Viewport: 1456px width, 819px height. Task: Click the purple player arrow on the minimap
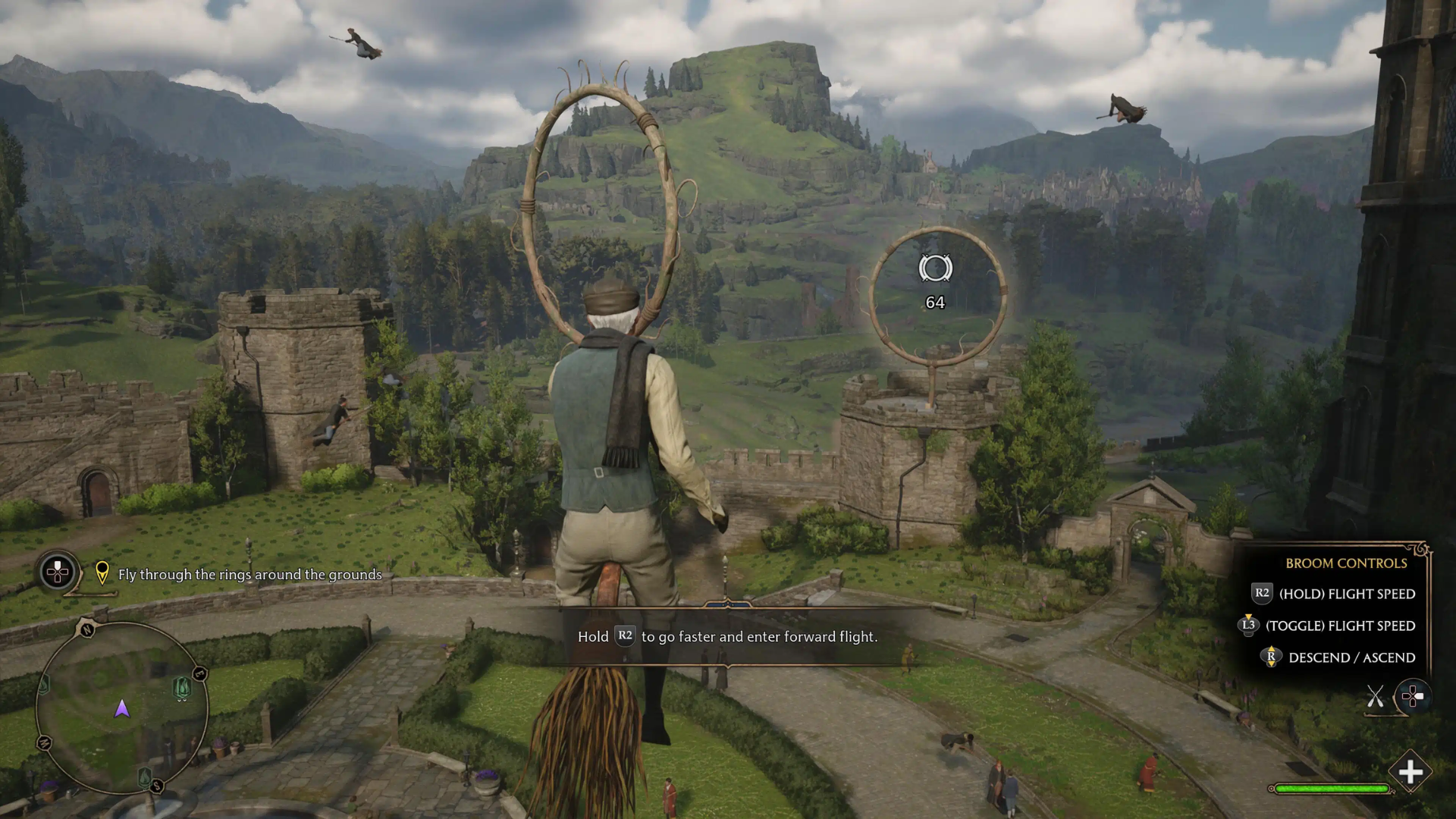pyautogui.click(x=122, y=709)
